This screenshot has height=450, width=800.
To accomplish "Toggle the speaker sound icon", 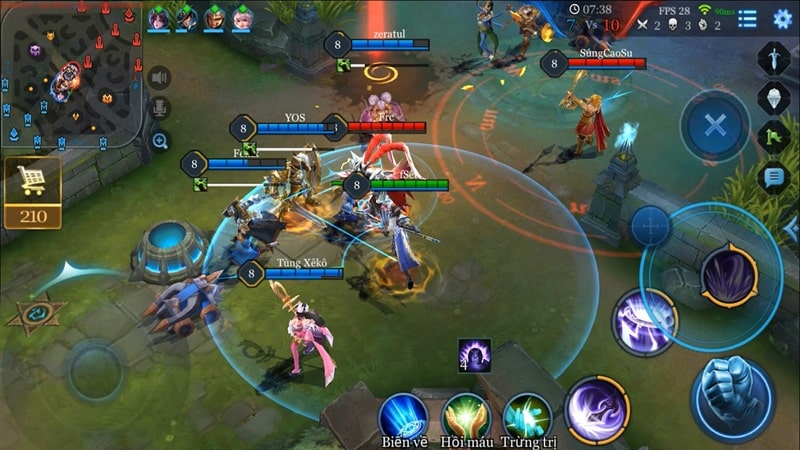I will [159, 78].
